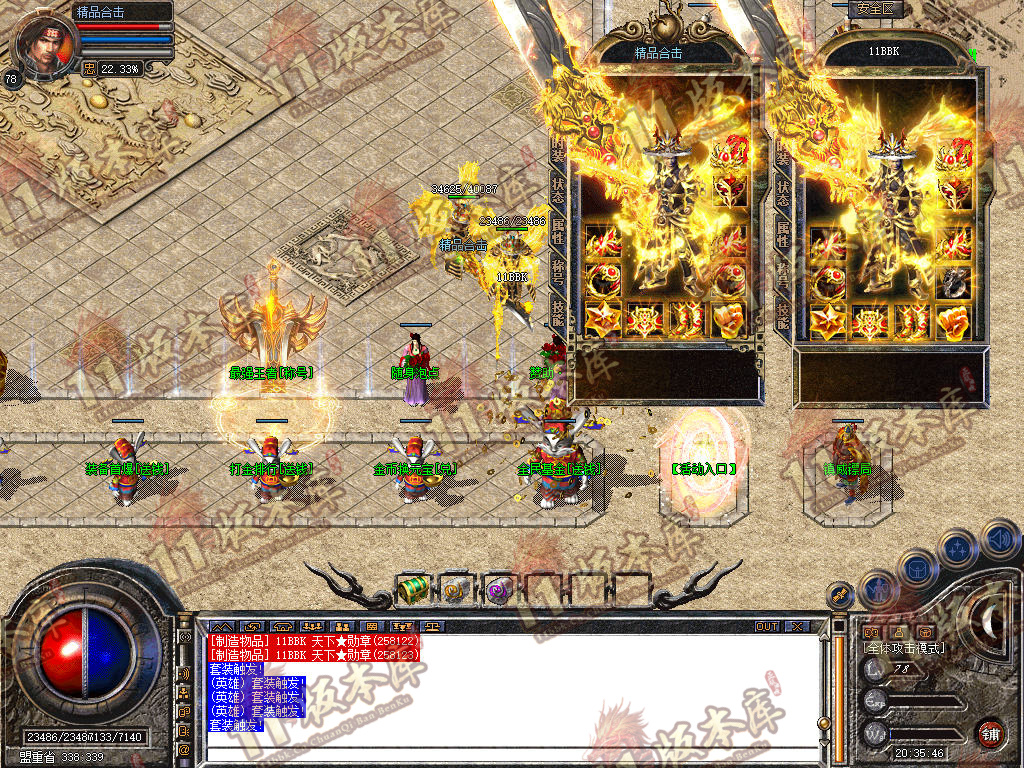Image resolution: width=1024 pixels, height=768 pixels.
Task: Open the round red 铺 shop button
Action: [x=990, y=733]
